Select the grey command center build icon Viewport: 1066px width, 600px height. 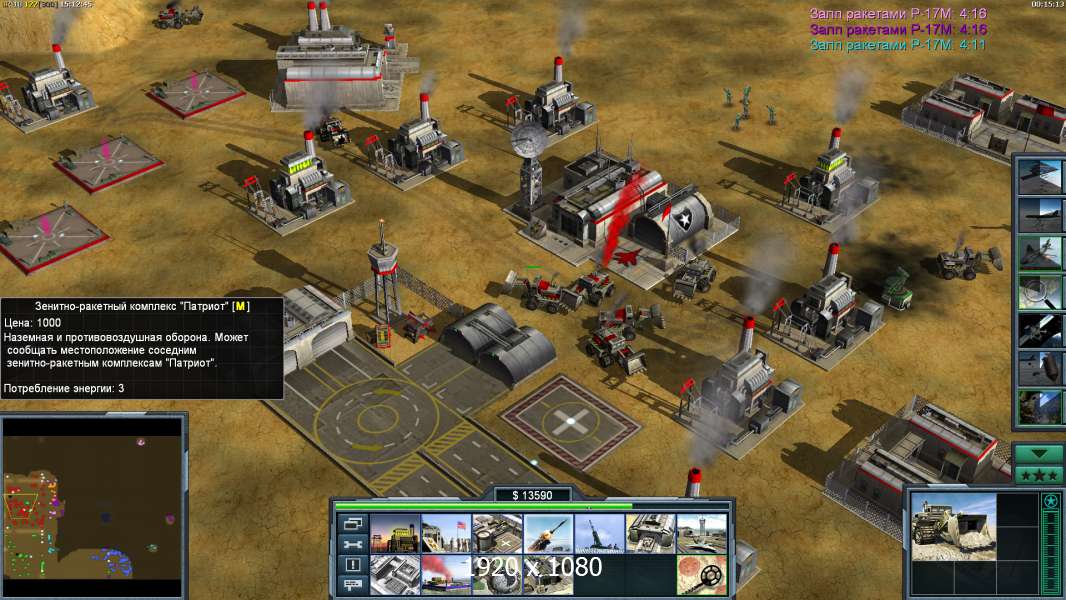tap(394, 574)
